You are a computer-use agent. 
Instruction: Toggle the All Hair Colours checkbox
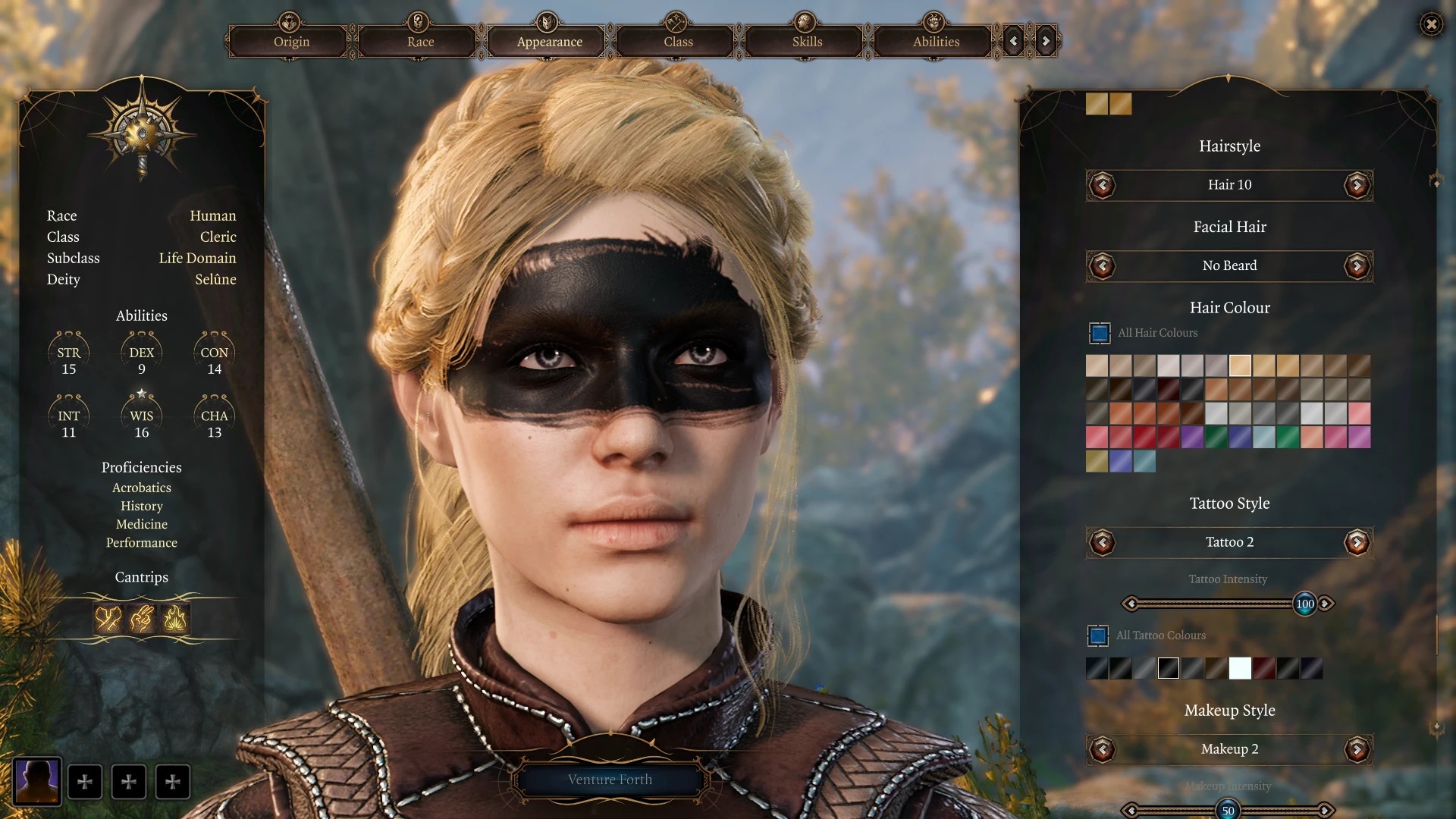pyautogui.click(x=1100, y=333)
